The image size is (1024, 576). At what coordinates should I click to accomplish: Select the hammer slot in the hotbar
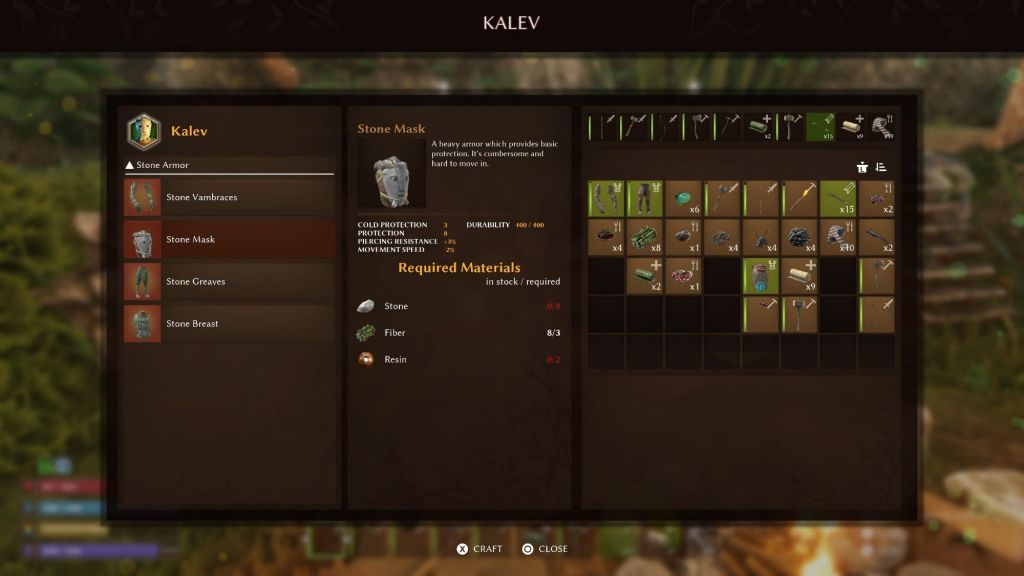791,126
